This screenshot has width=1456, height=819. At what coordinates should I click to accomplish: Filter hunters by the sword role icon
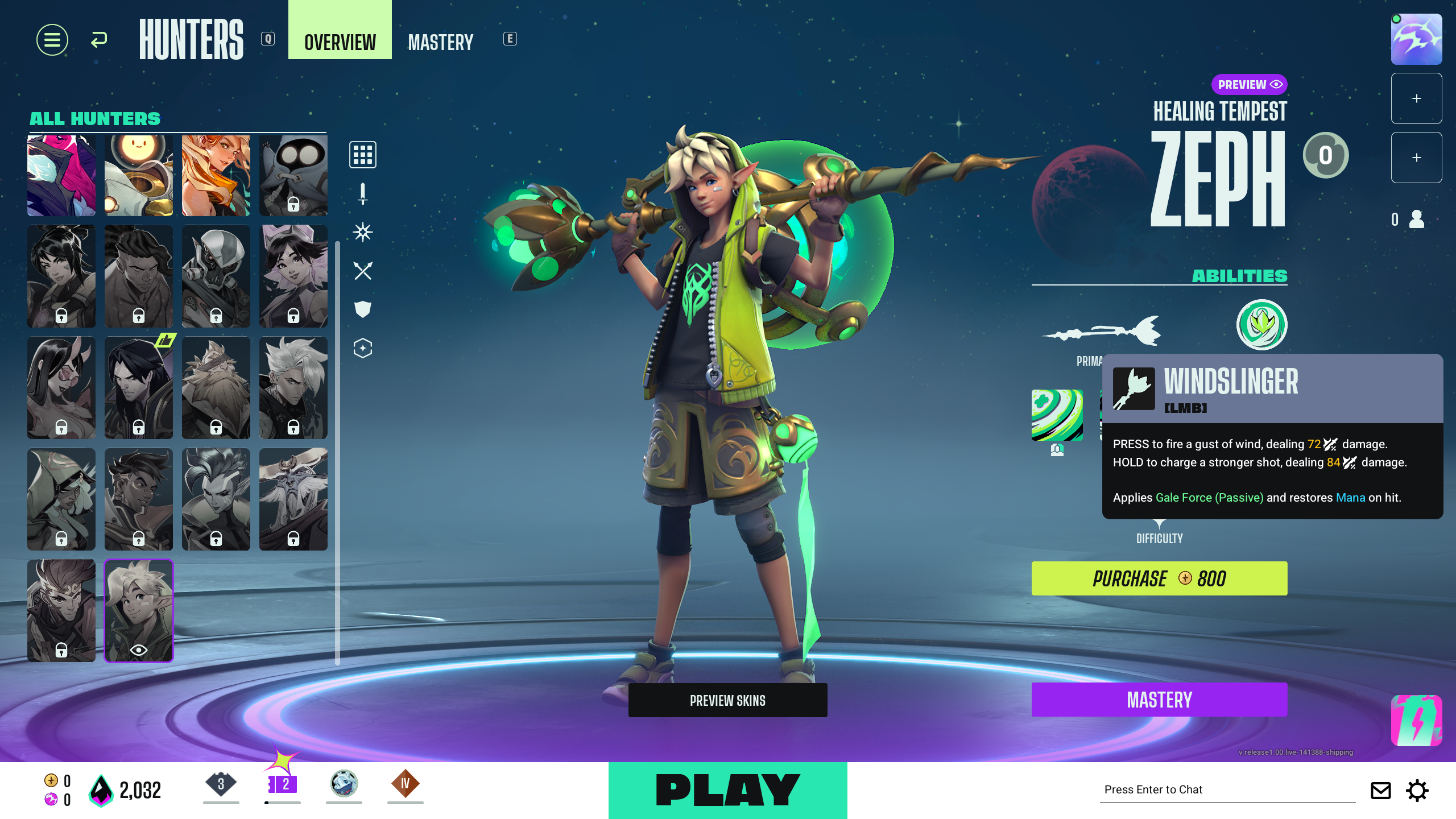point(362,193)
